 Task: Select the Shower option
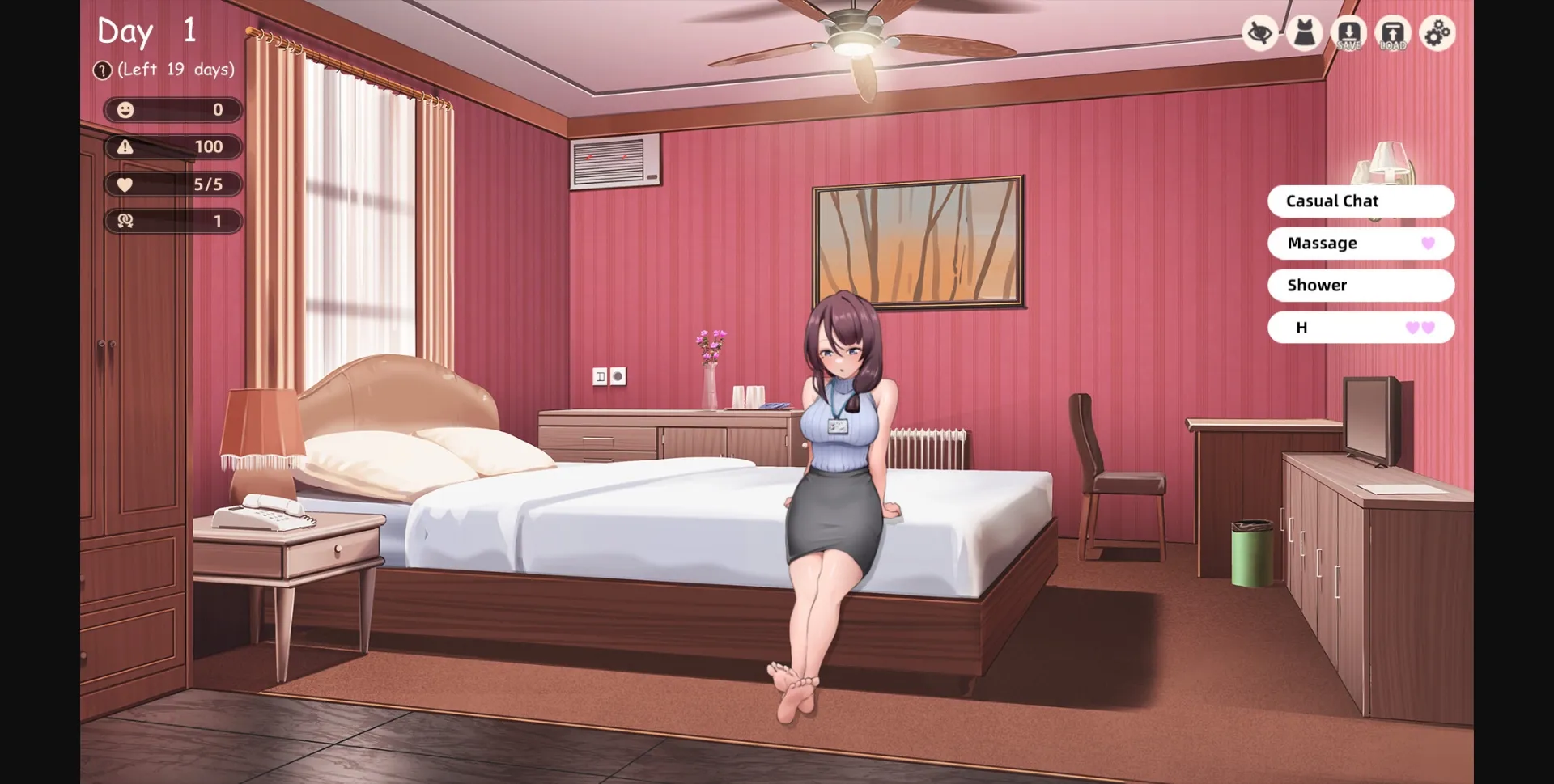click(x=1361, y=285)
